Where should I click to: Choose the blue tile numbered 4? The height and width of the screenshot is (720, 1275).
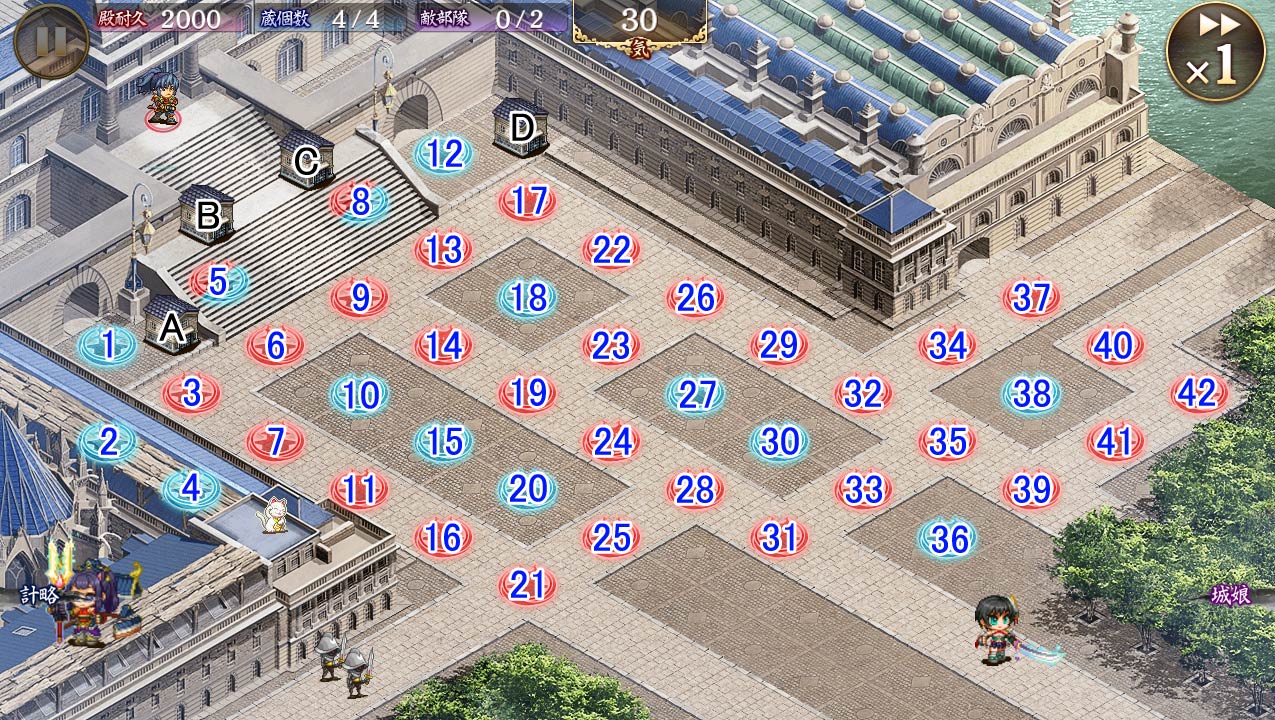(191, 489)
